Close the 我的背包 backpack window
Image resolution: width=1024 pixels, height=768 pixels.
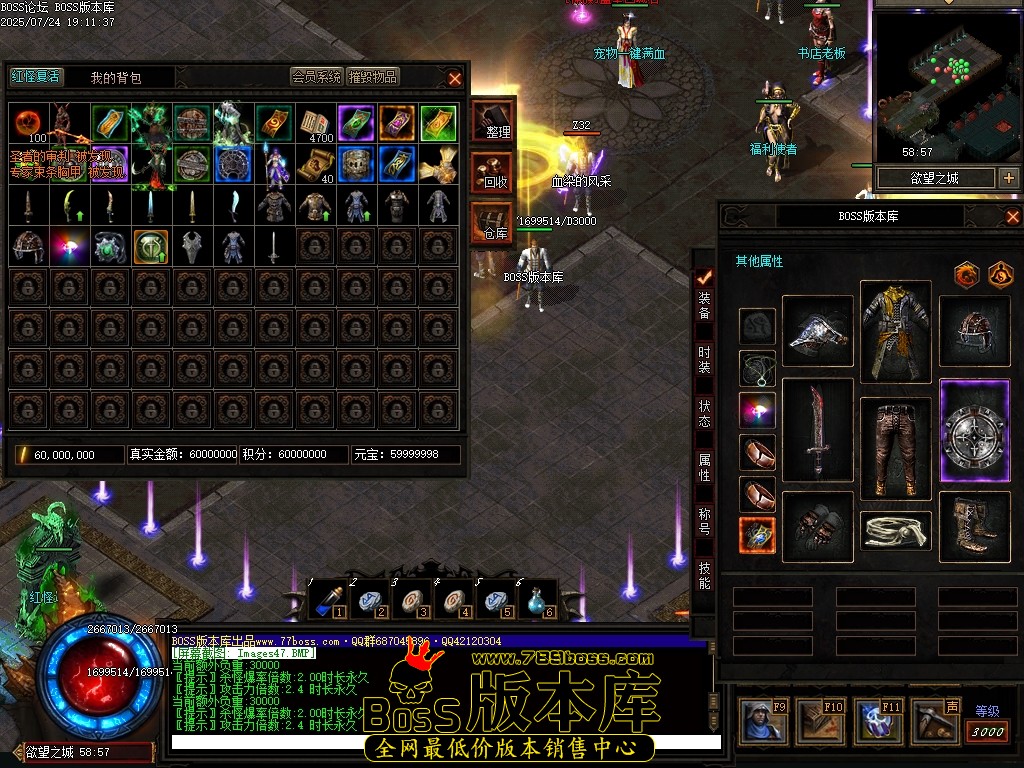(x=455, y=78)
